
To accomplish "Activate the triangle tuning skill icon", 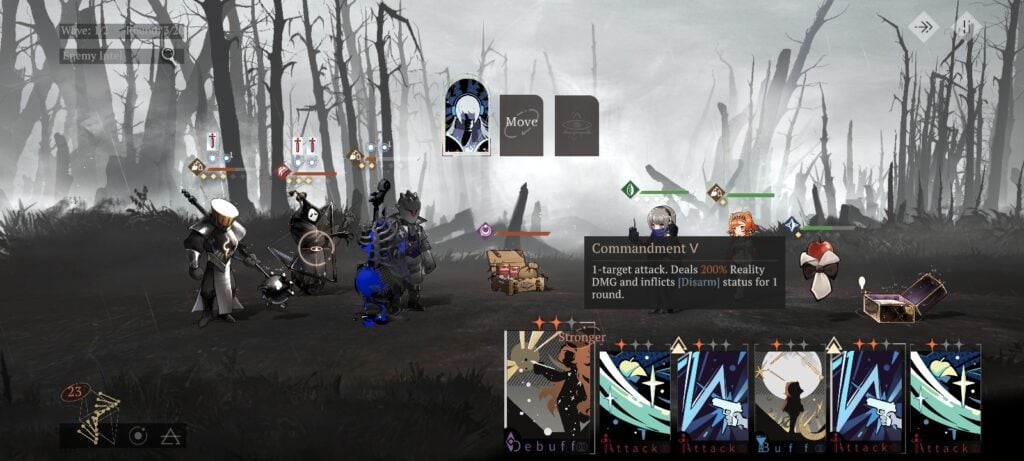I will point(170,436).
